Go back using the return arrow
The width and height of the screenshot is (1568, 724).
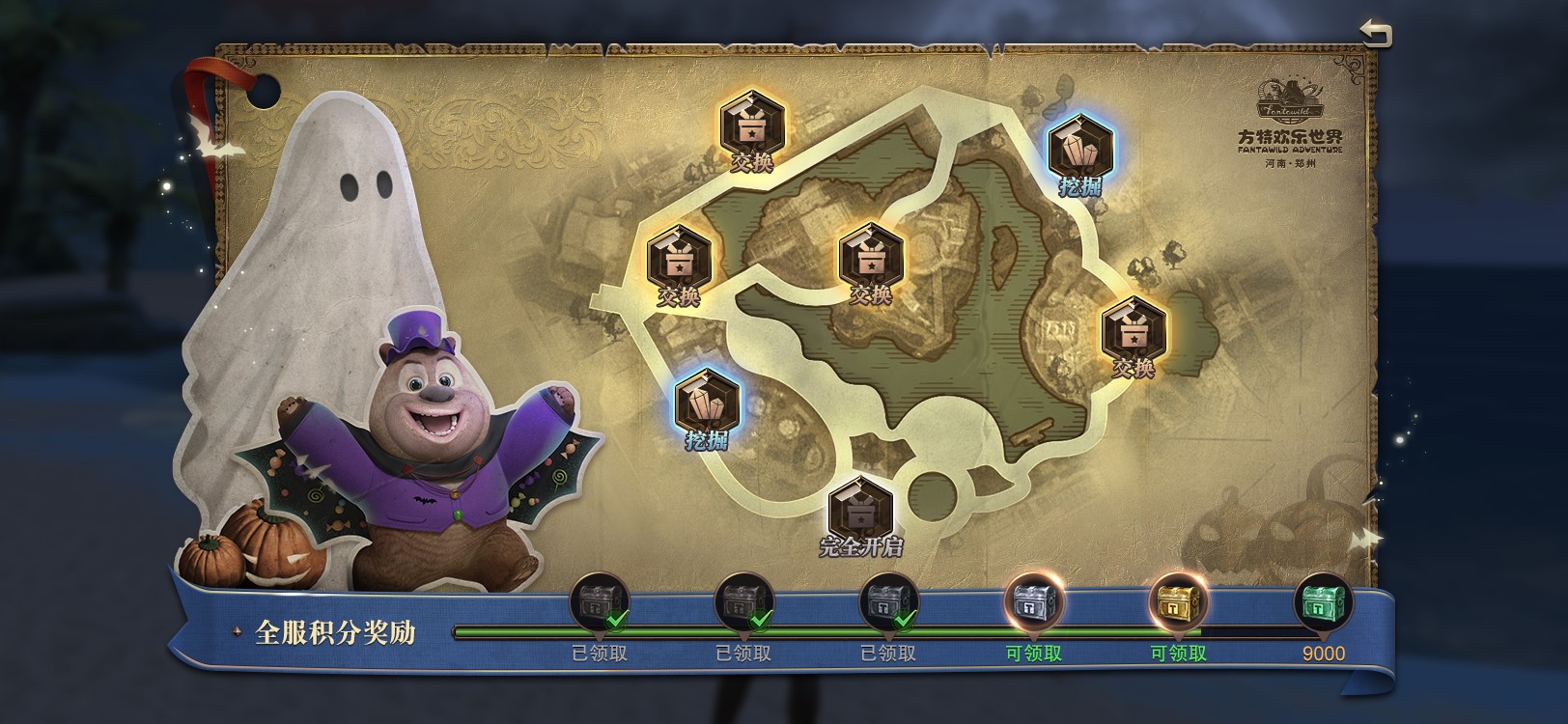pos(1375,34)
